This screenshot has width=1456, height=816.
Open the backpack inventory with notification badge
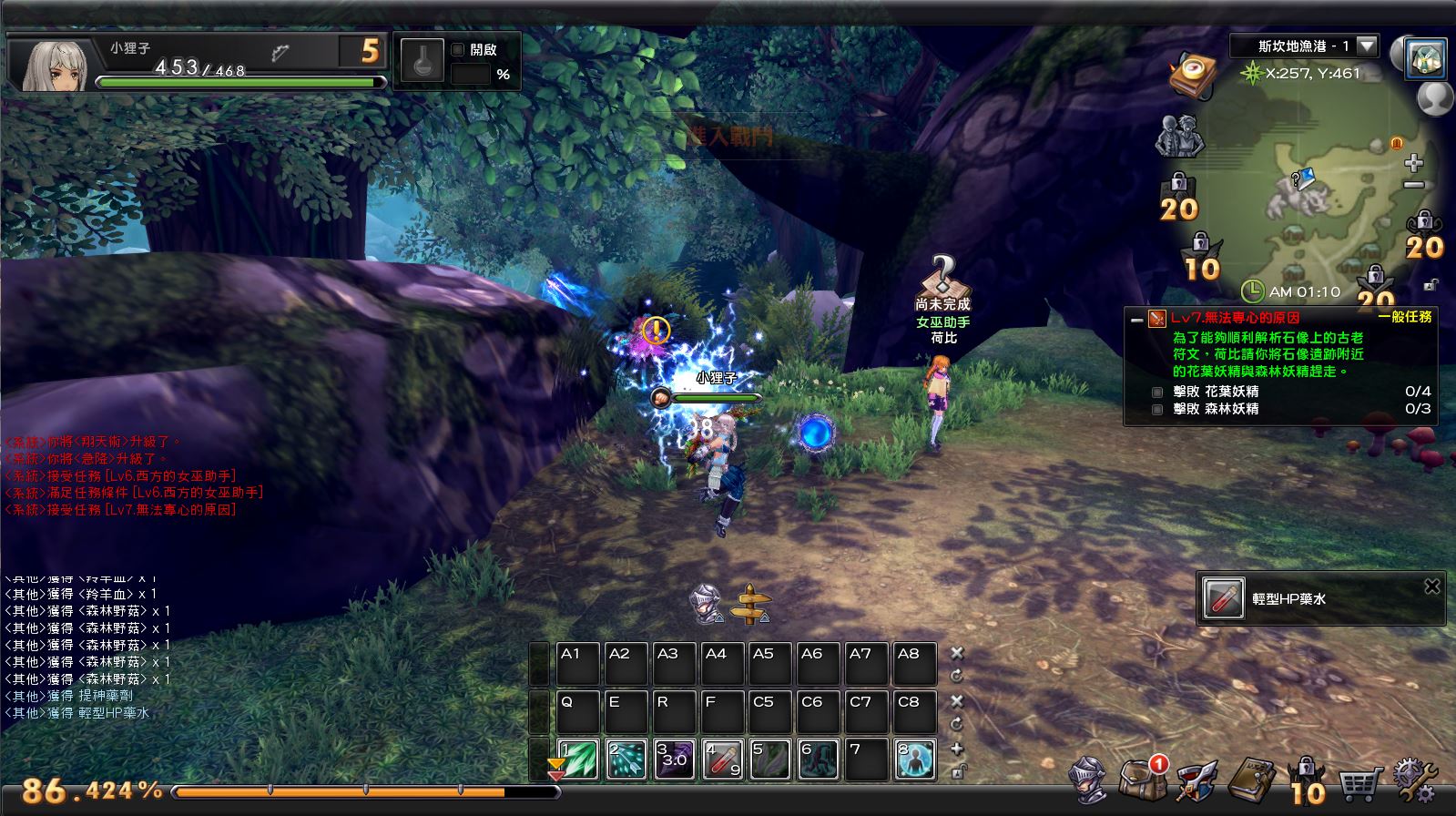(1140, 780)
